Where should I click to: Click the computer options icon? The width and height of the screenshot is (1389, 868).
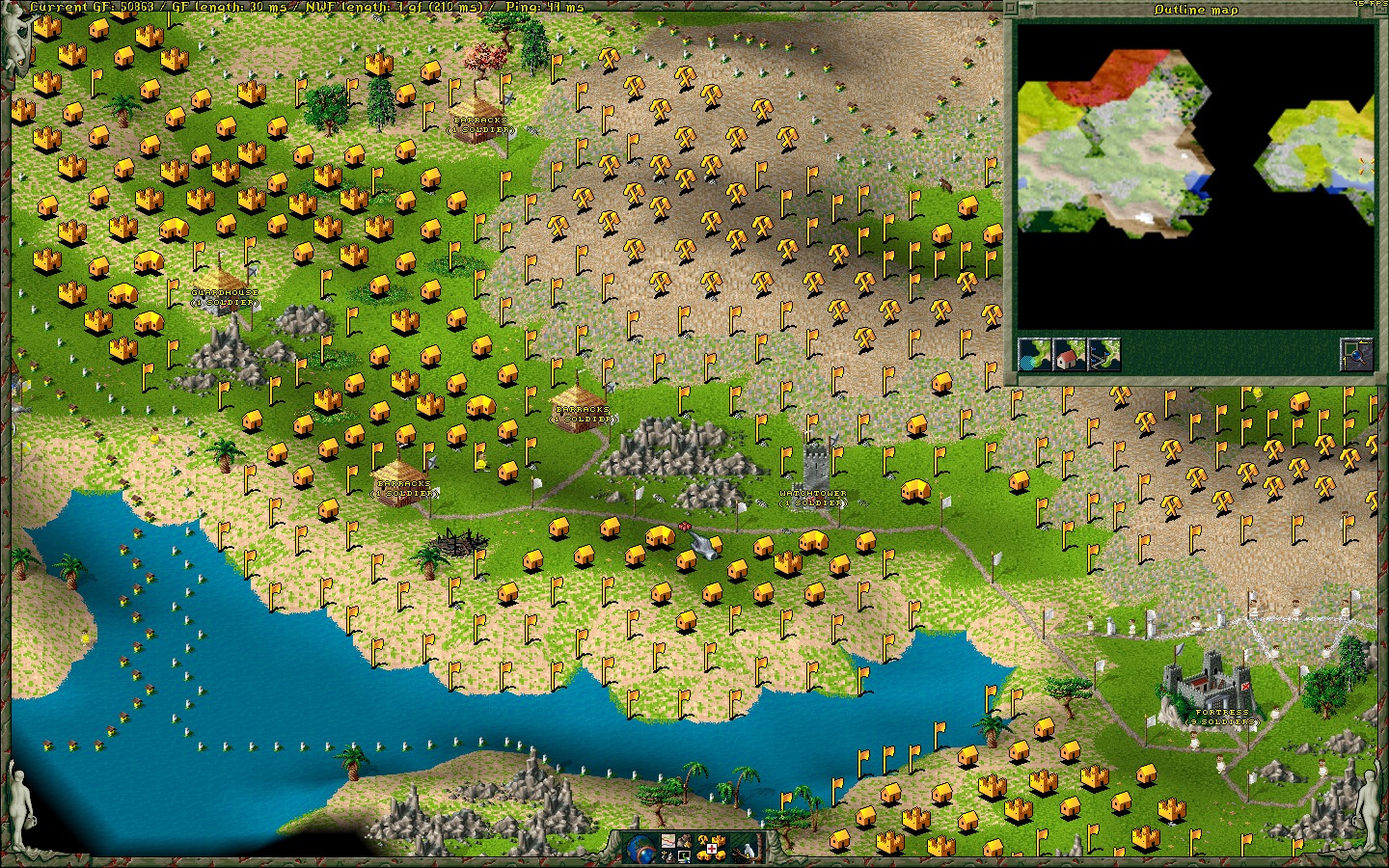[684, 856]
